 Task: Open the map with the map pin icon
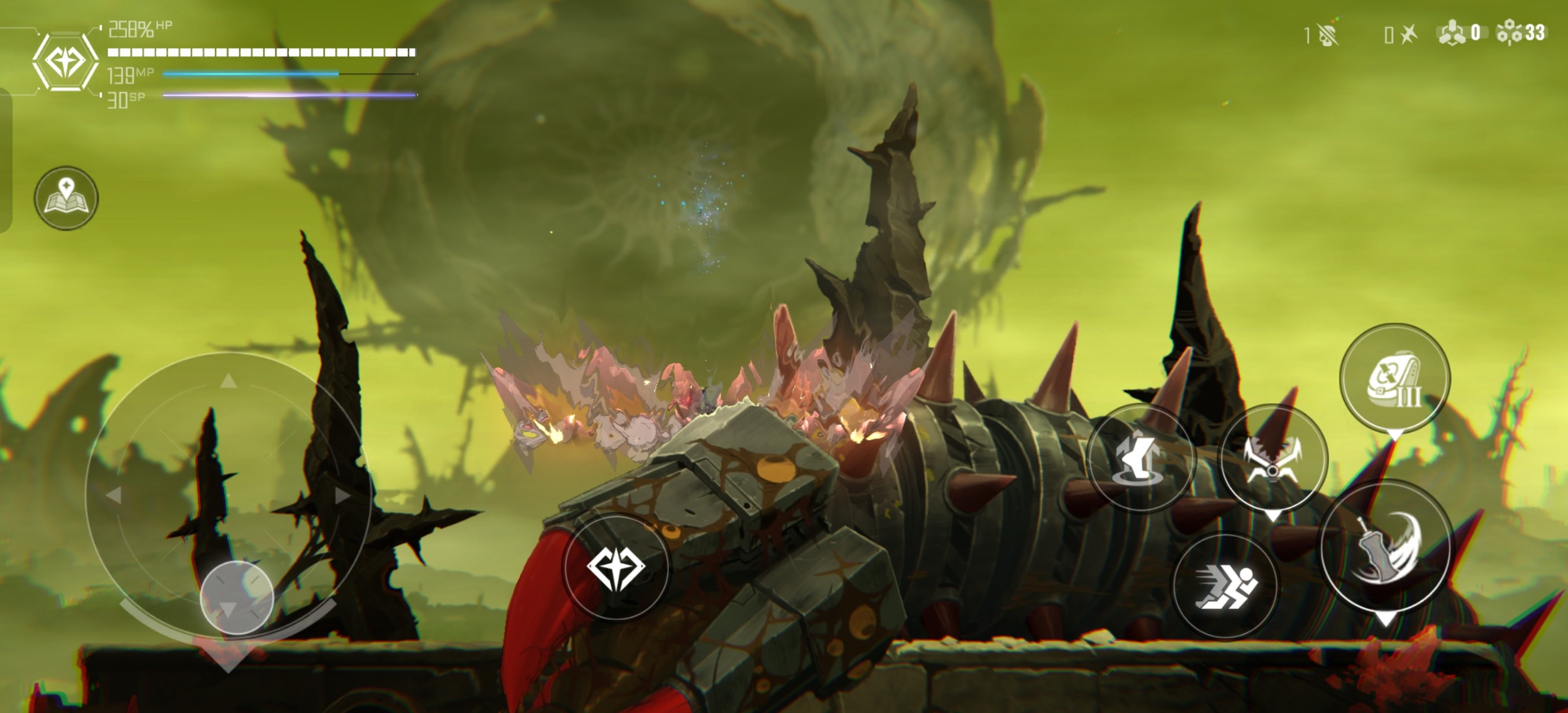coord(67,199)
